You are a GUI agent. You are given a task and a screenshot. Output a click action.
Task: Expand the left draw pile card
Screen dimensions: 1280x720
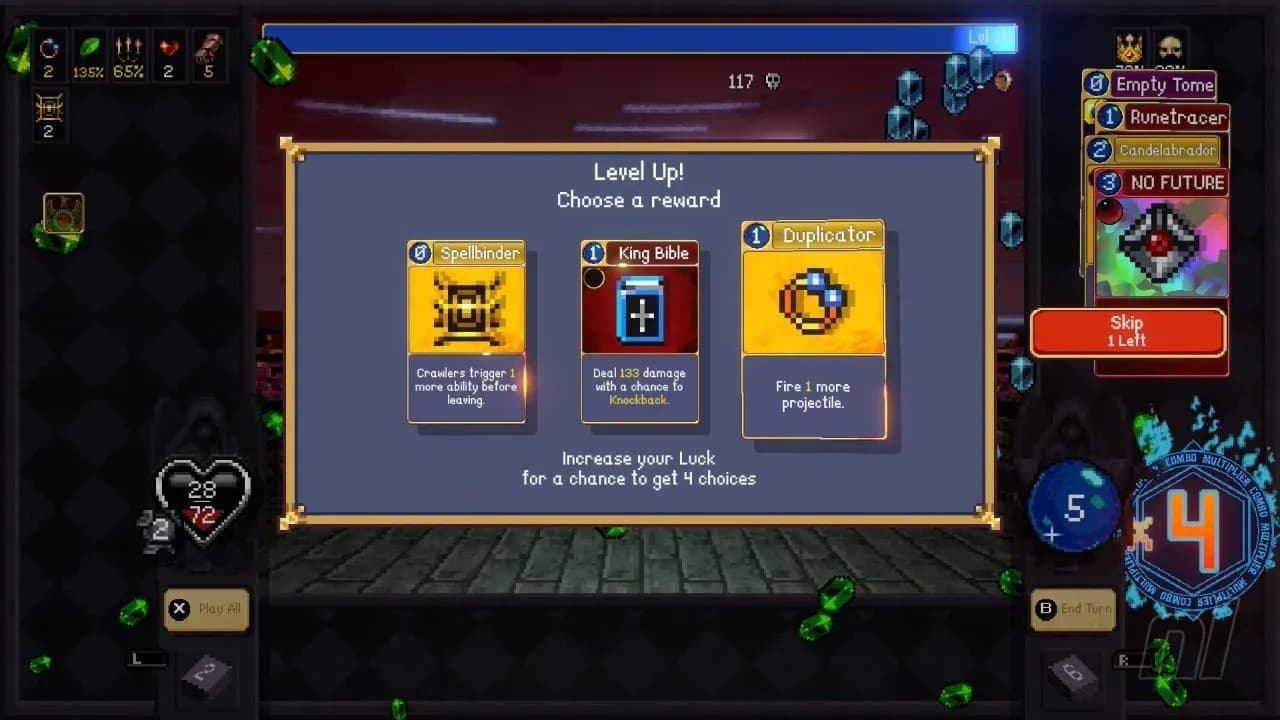click(x=207, y=678)
